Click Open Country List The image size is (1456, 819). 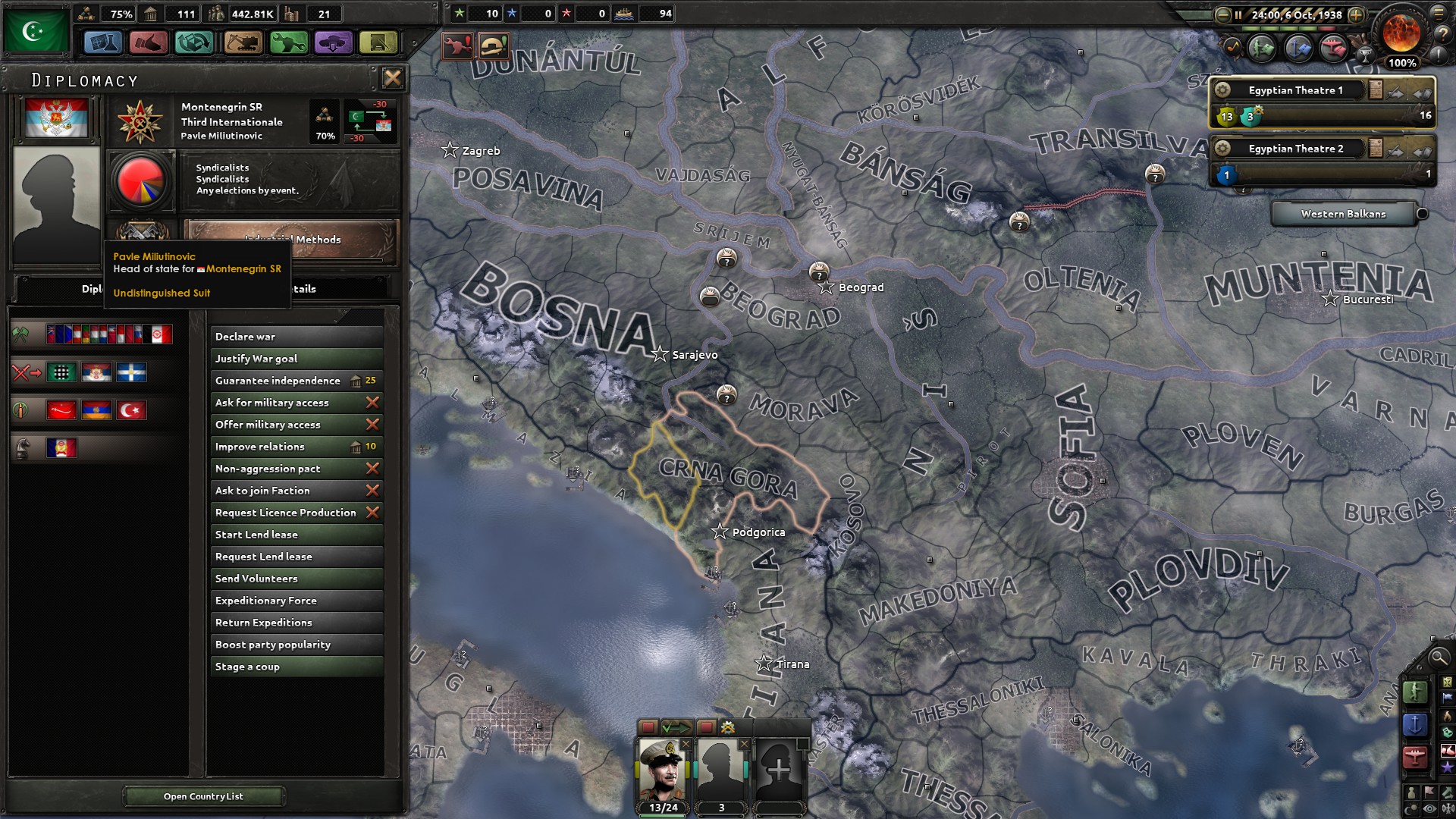203,796
